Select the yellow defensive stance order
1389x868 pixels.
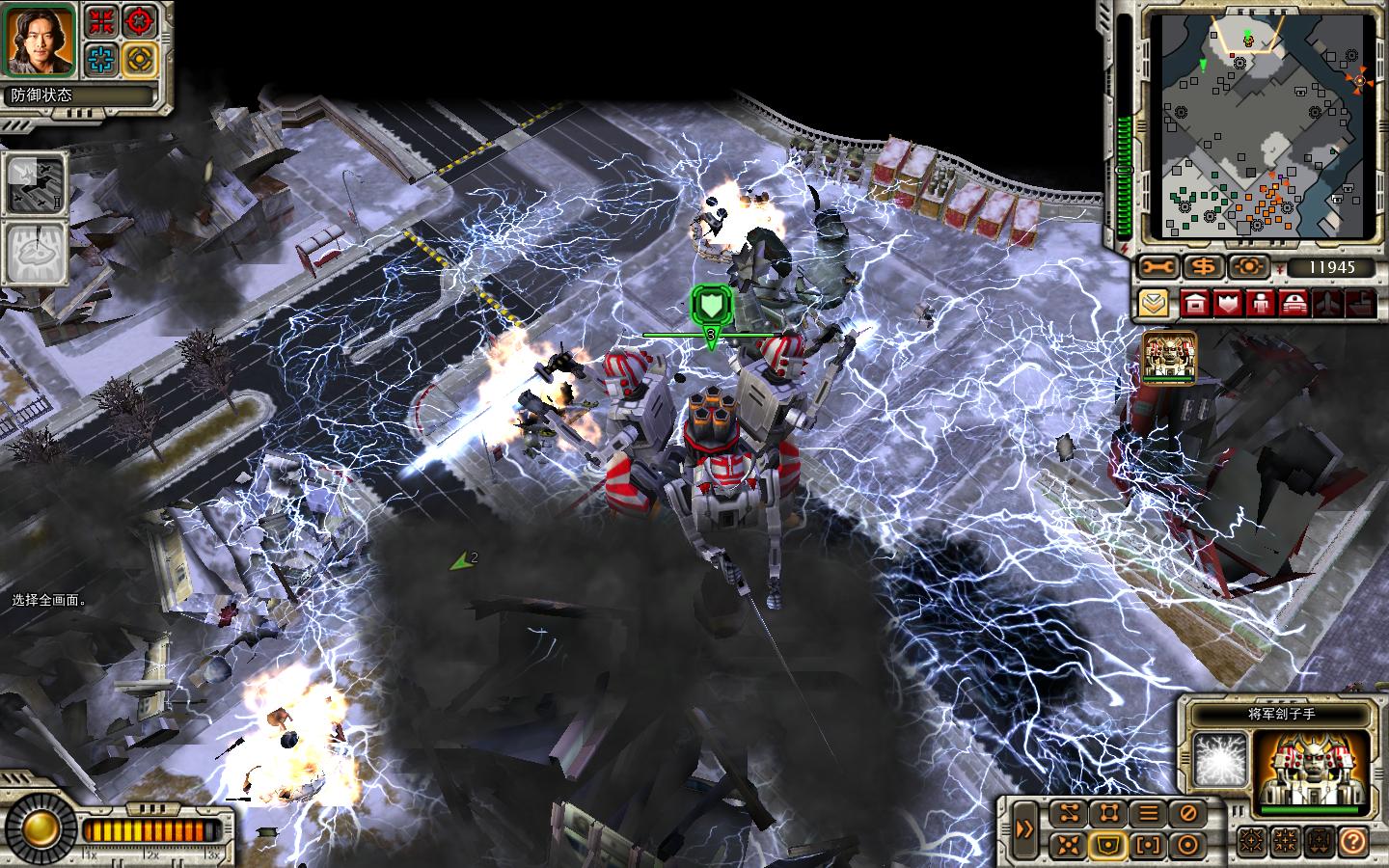140,60
